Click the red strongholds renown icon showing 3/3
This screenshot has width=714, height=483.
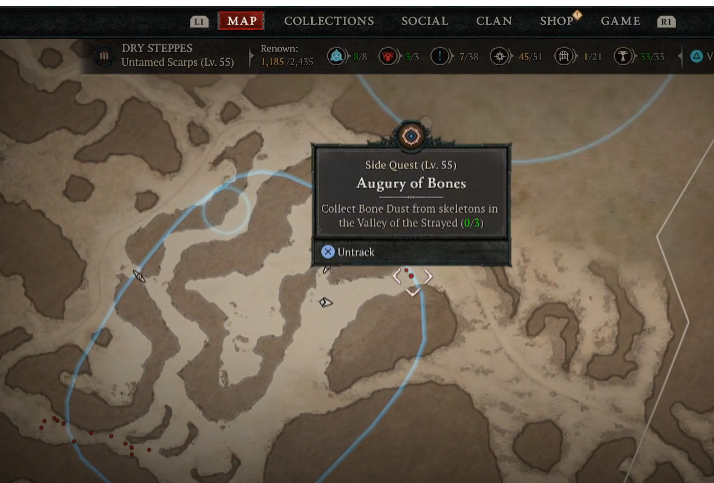tap(387, 57)
